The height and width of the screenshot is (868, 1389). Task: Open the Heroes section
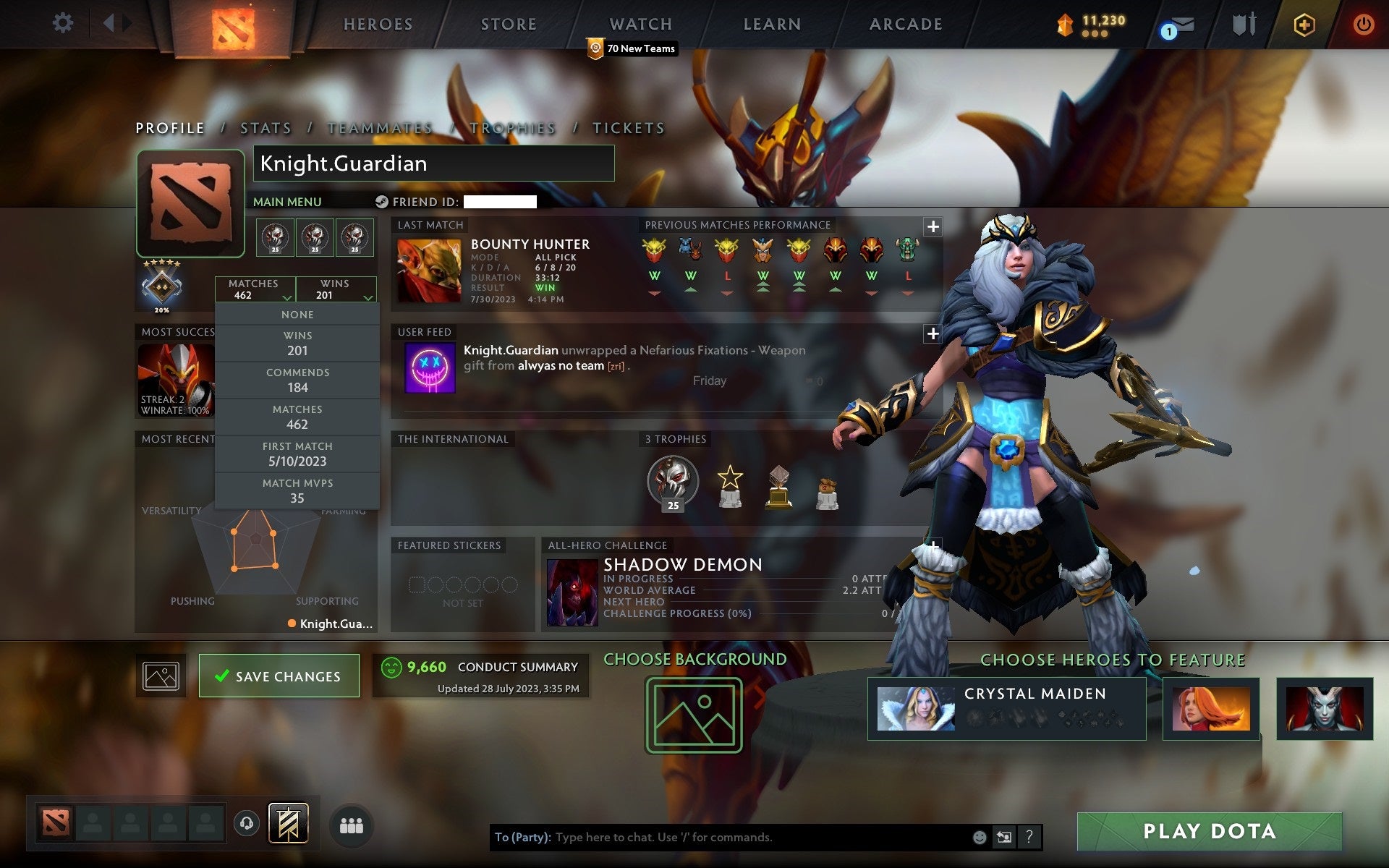(378, 25)
